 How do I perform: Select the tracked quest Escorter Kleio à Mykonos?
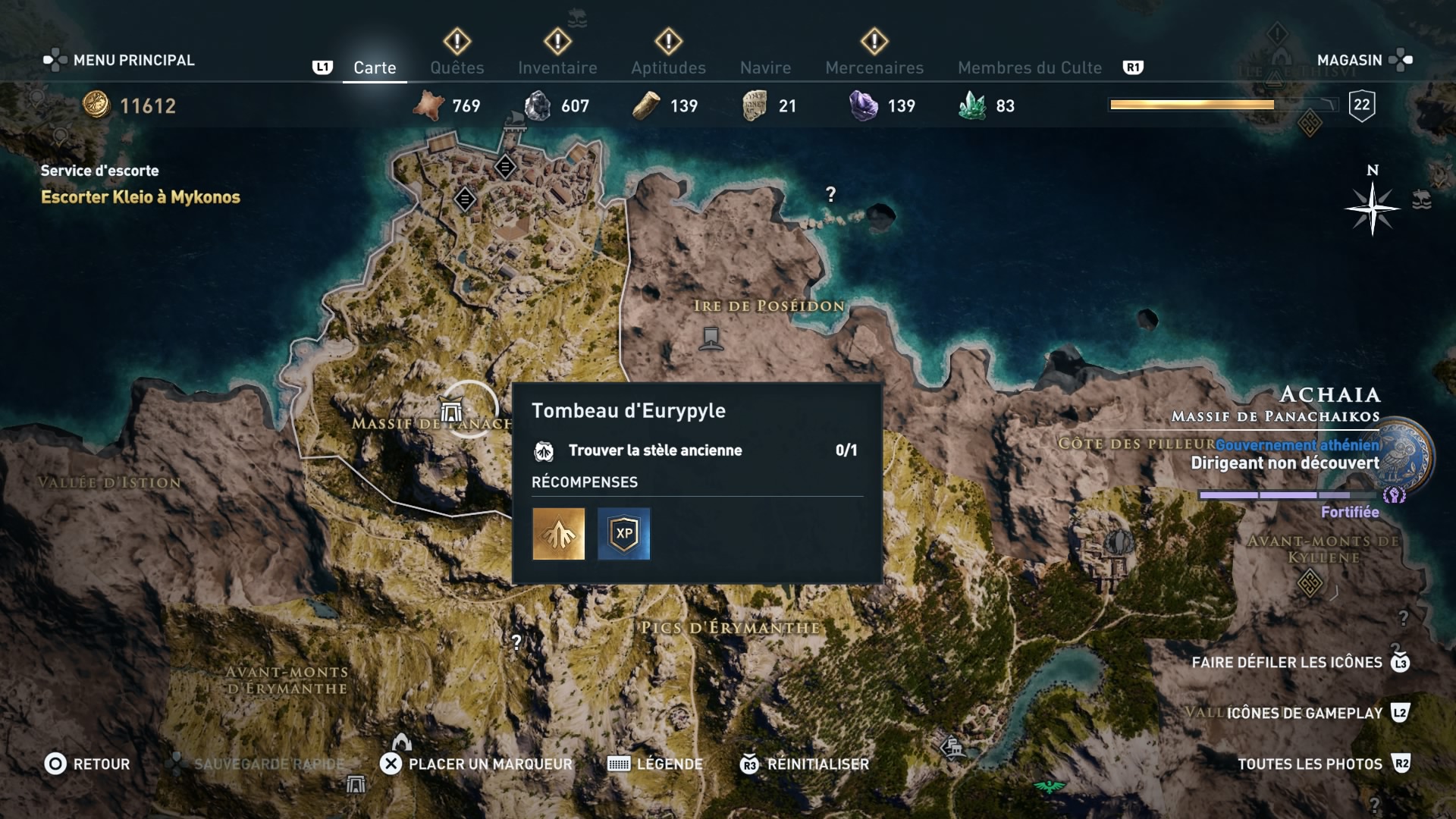[140, 197]
